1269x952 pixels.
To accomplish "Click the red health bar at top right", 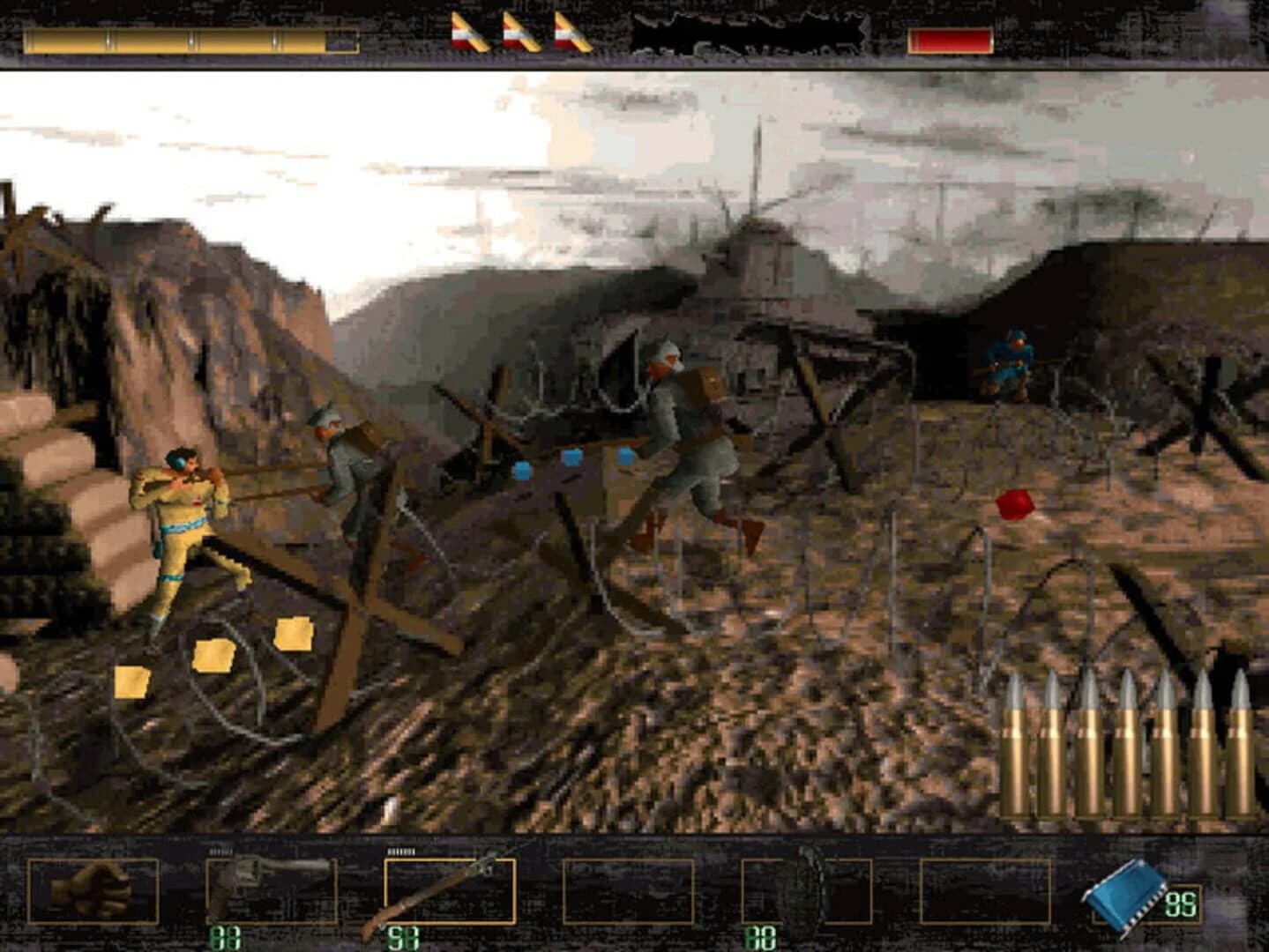I will pyautogui.click(x=951, y=38).
